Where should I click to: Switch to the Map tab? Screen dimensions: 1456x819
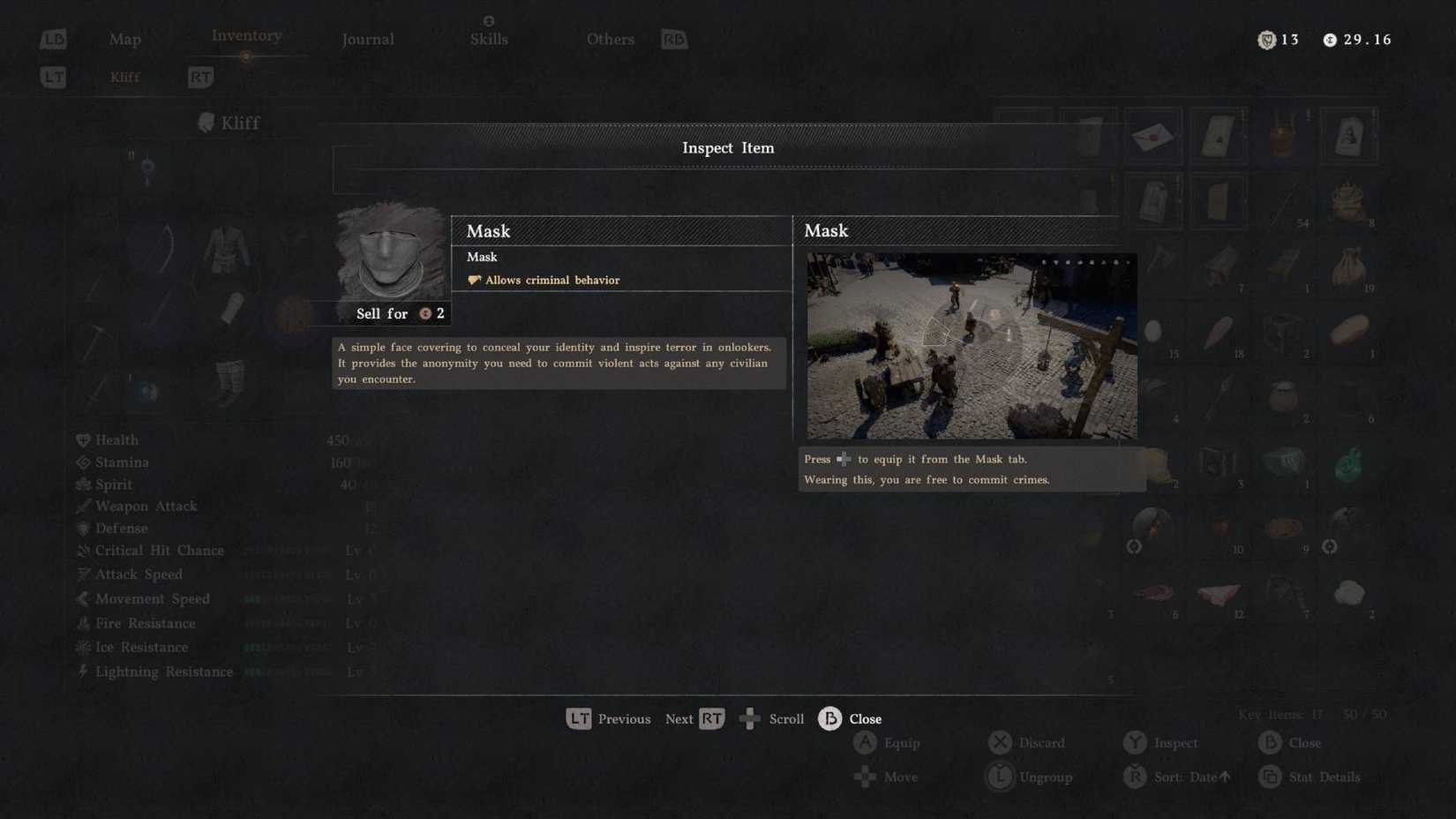point(124,39)
